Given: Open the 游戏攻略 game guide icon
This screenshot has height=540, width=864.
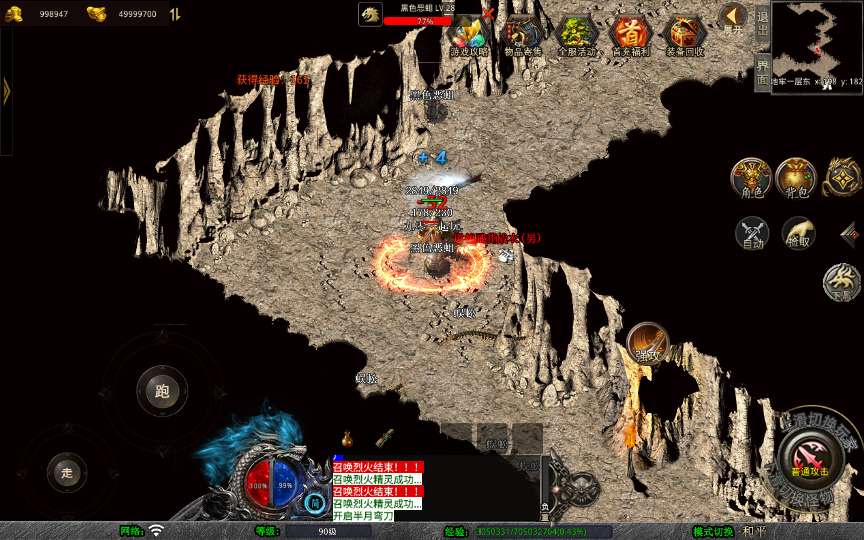Looking at the screenshot, I should pos(469,37).
